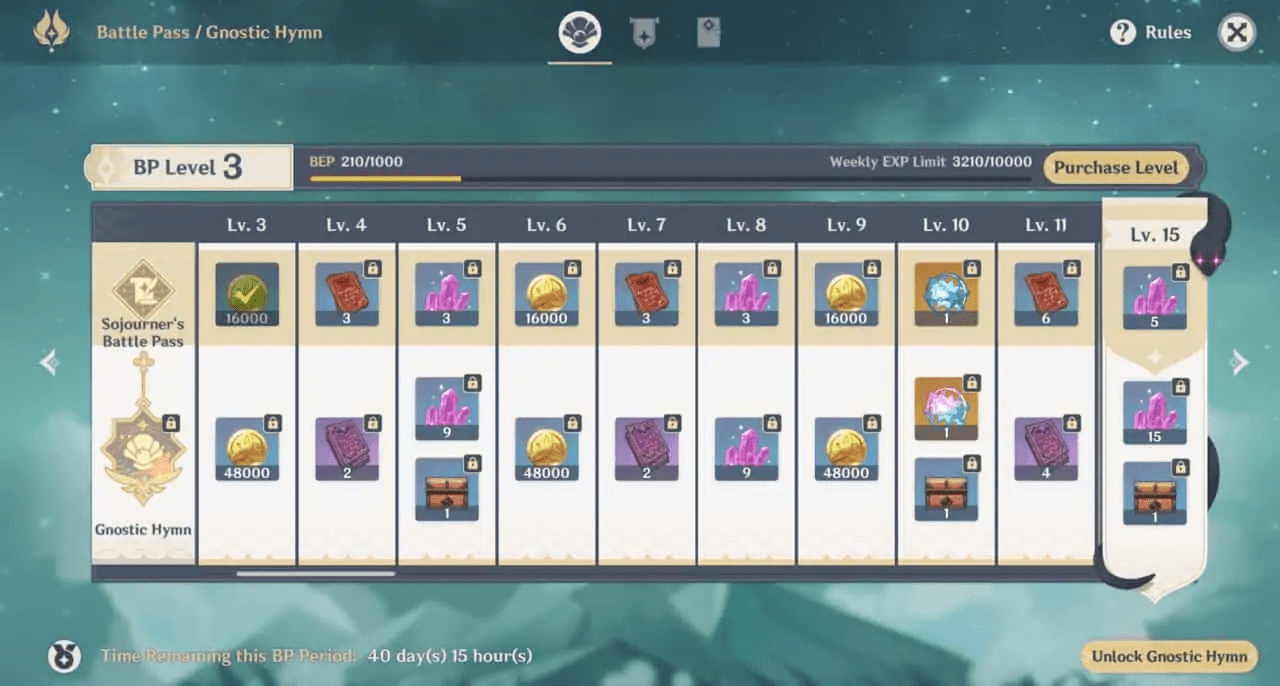Select Lv. 7 purple book reward
The height and width of the screenshot is (686, 1280).
point(646,449)
